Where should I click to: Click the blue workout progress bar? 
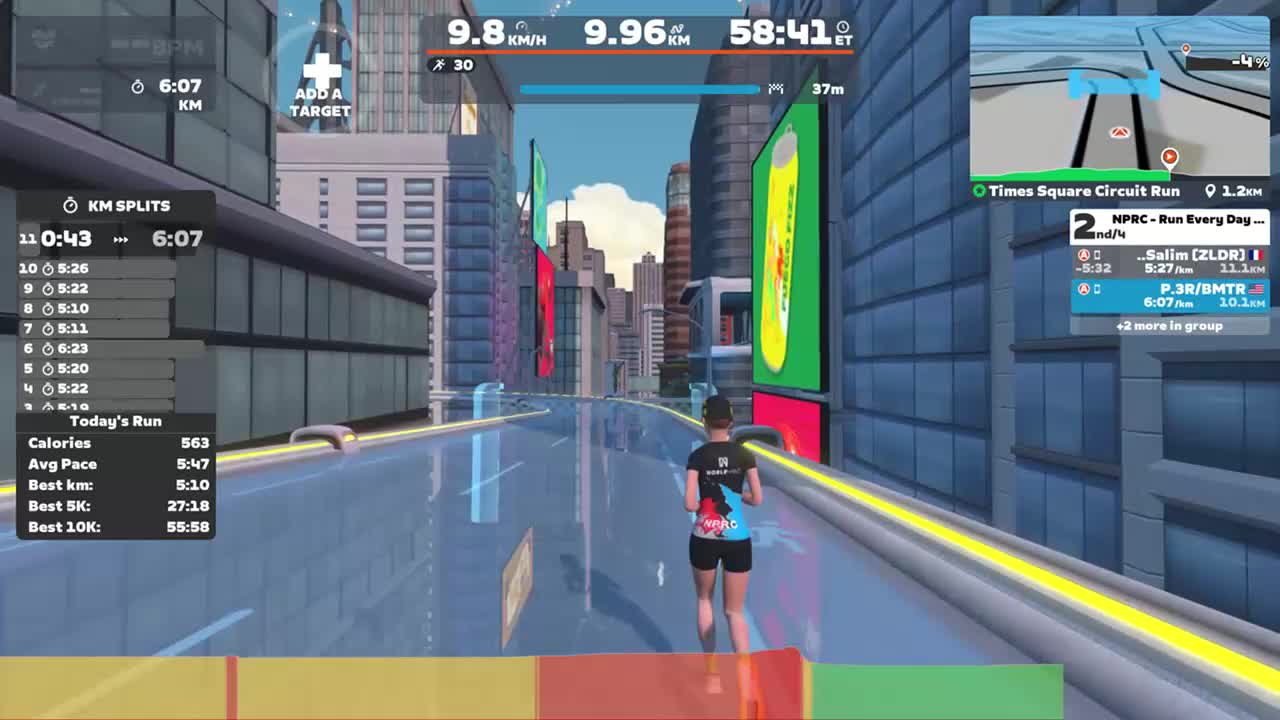click(639, 89)
